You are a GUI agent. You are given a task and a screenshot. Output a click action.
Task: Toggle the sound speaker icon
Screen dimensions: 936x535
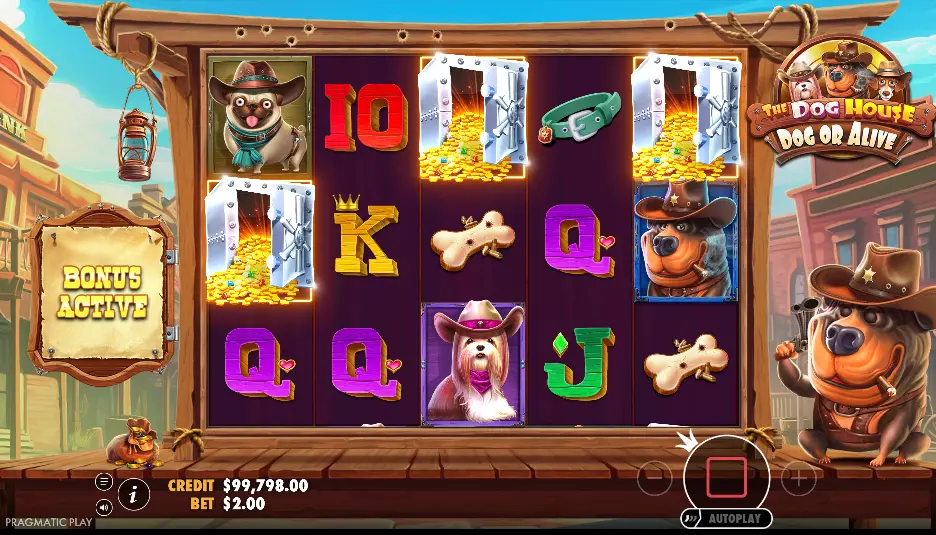(x=104, y=506)
